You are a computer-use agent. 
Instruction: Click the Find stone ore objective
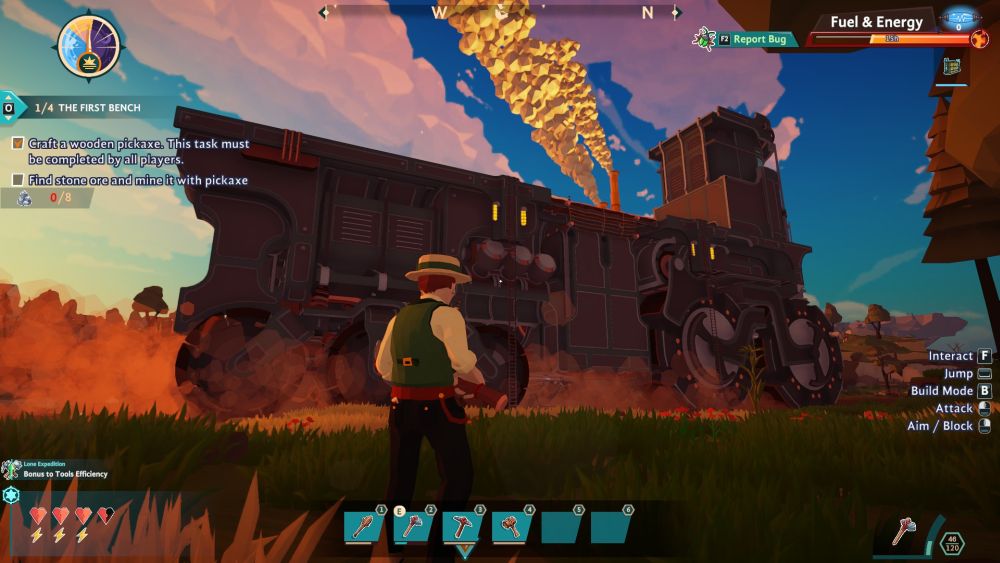pyautogui.click(x=137, y=180)
